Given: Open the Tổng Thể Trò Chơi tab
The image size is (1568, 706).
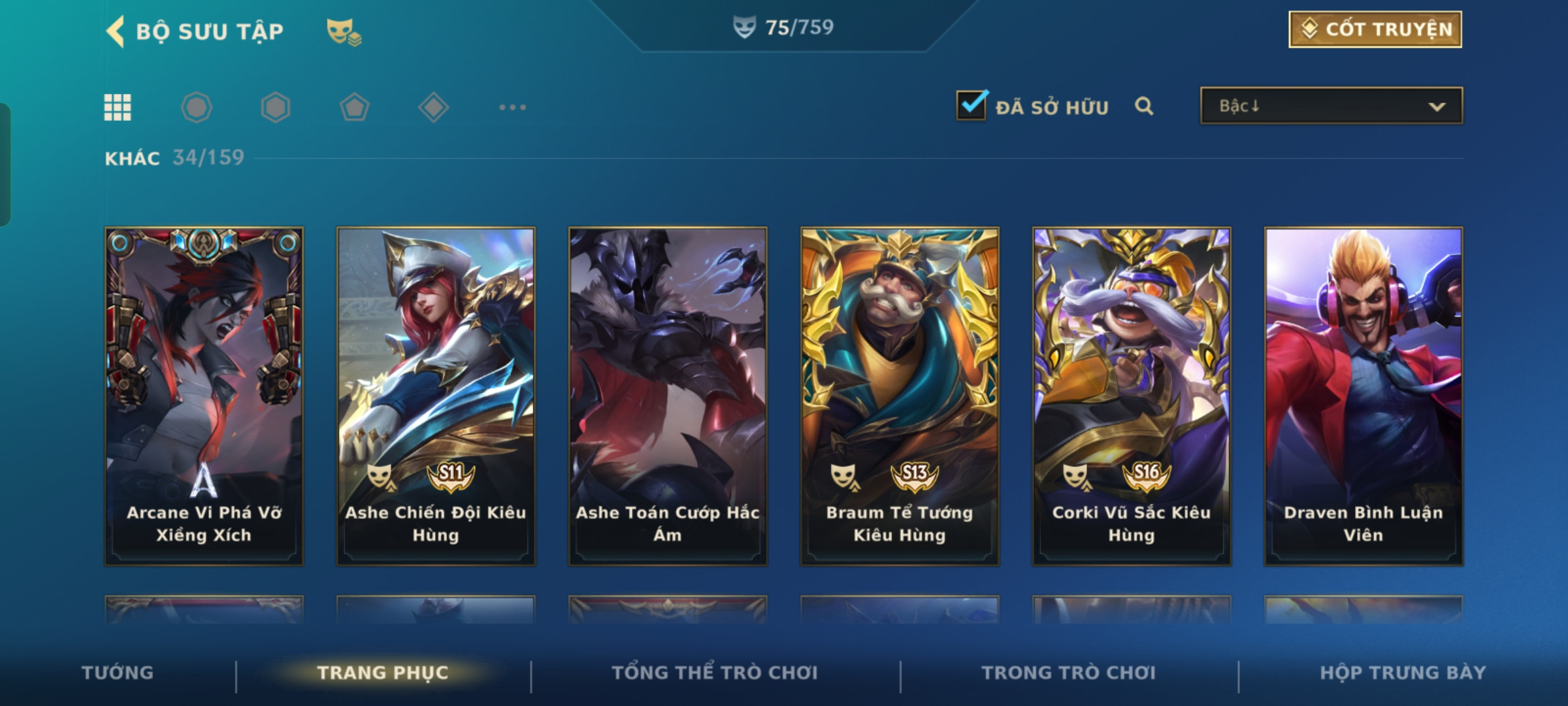Looking at the screenshot, I should pyautogui.click(x=715, y=673).
